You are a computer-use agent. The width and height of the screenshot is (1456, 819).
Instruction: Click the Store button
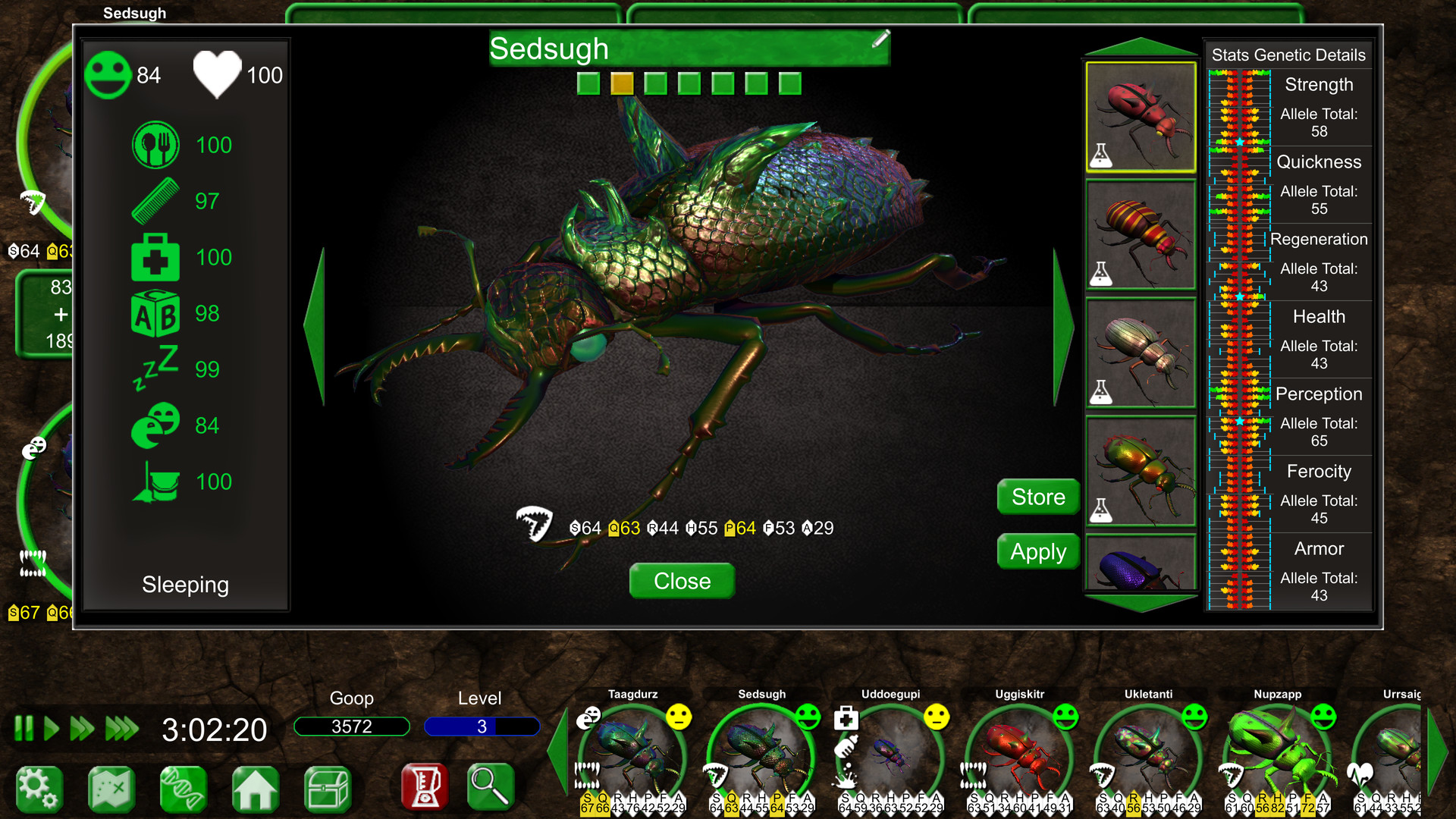point(1037,497)
